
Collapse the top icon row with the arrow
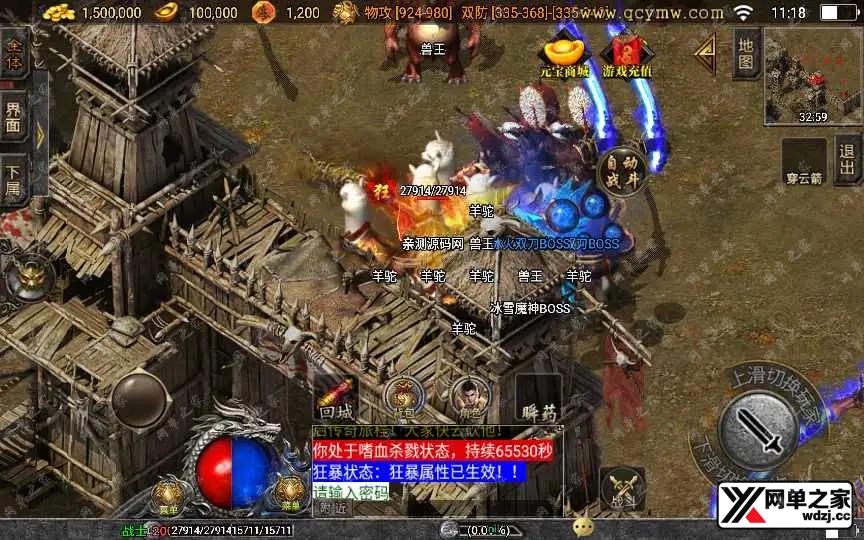tap(705, 49)
